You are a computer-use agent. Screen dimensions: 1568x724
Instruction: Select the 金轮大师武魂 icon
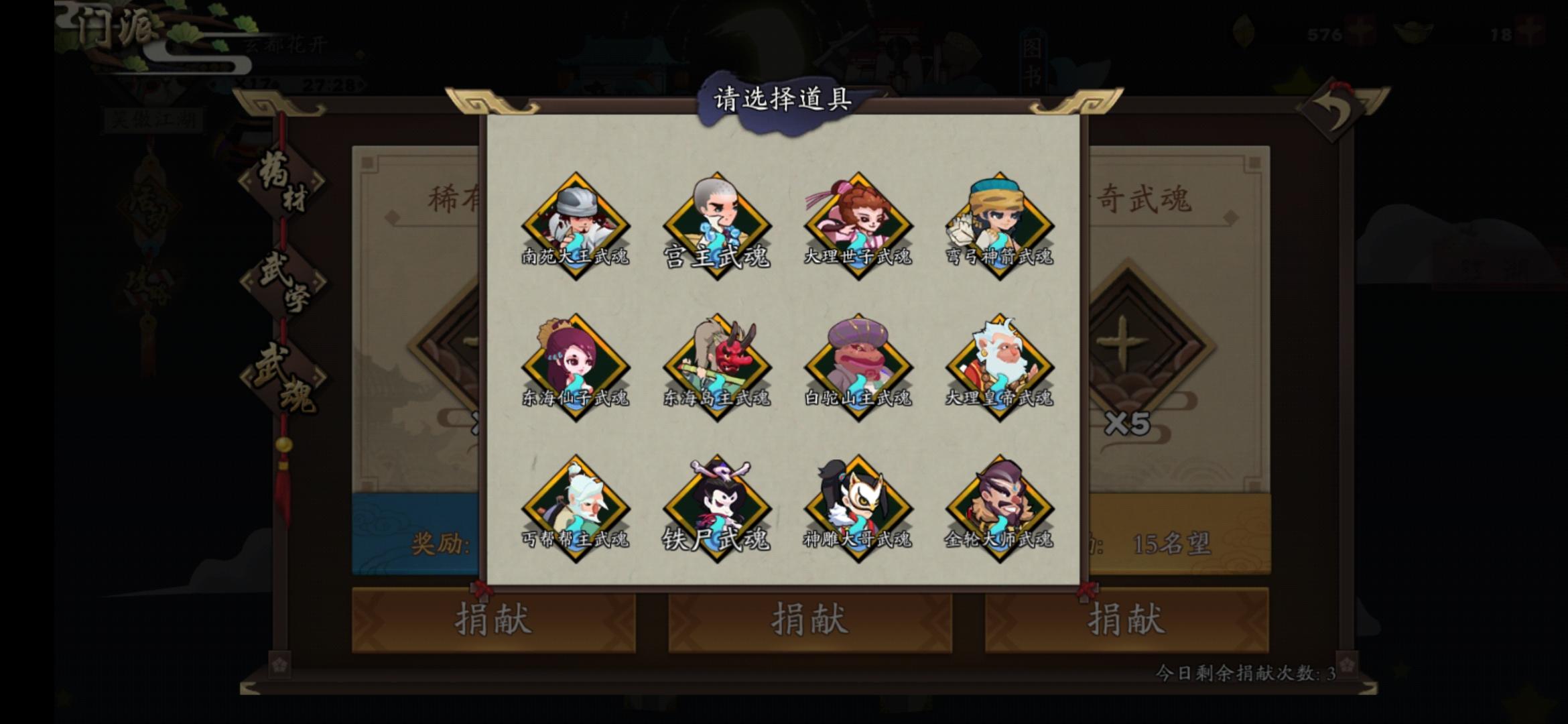tap(999, 508)
